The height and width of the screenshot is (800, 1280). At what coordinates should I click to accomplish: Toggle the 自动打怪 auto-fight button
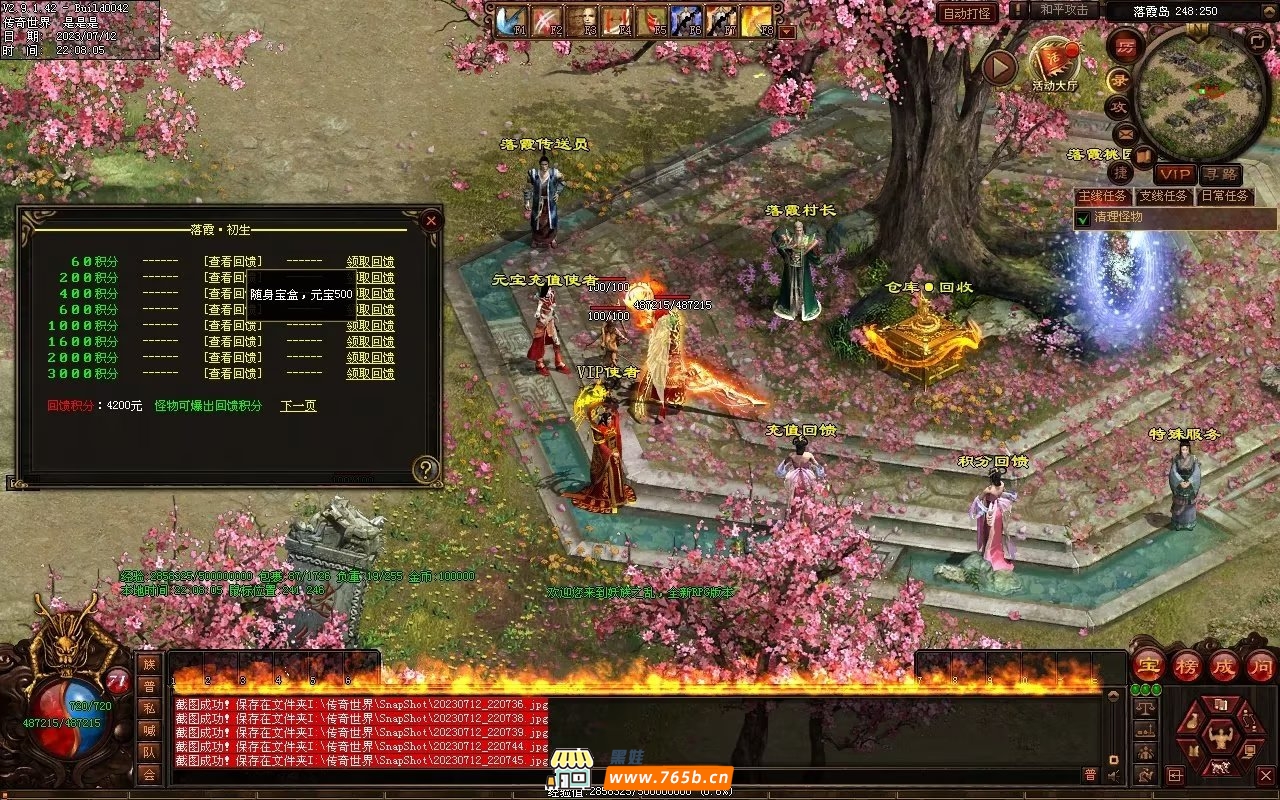(967, 13)
